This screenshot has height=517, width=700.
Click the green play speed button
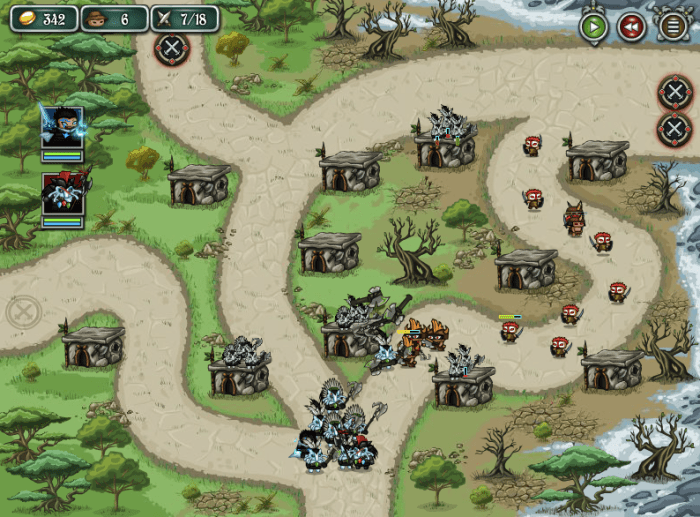click(x=594, y=27)
